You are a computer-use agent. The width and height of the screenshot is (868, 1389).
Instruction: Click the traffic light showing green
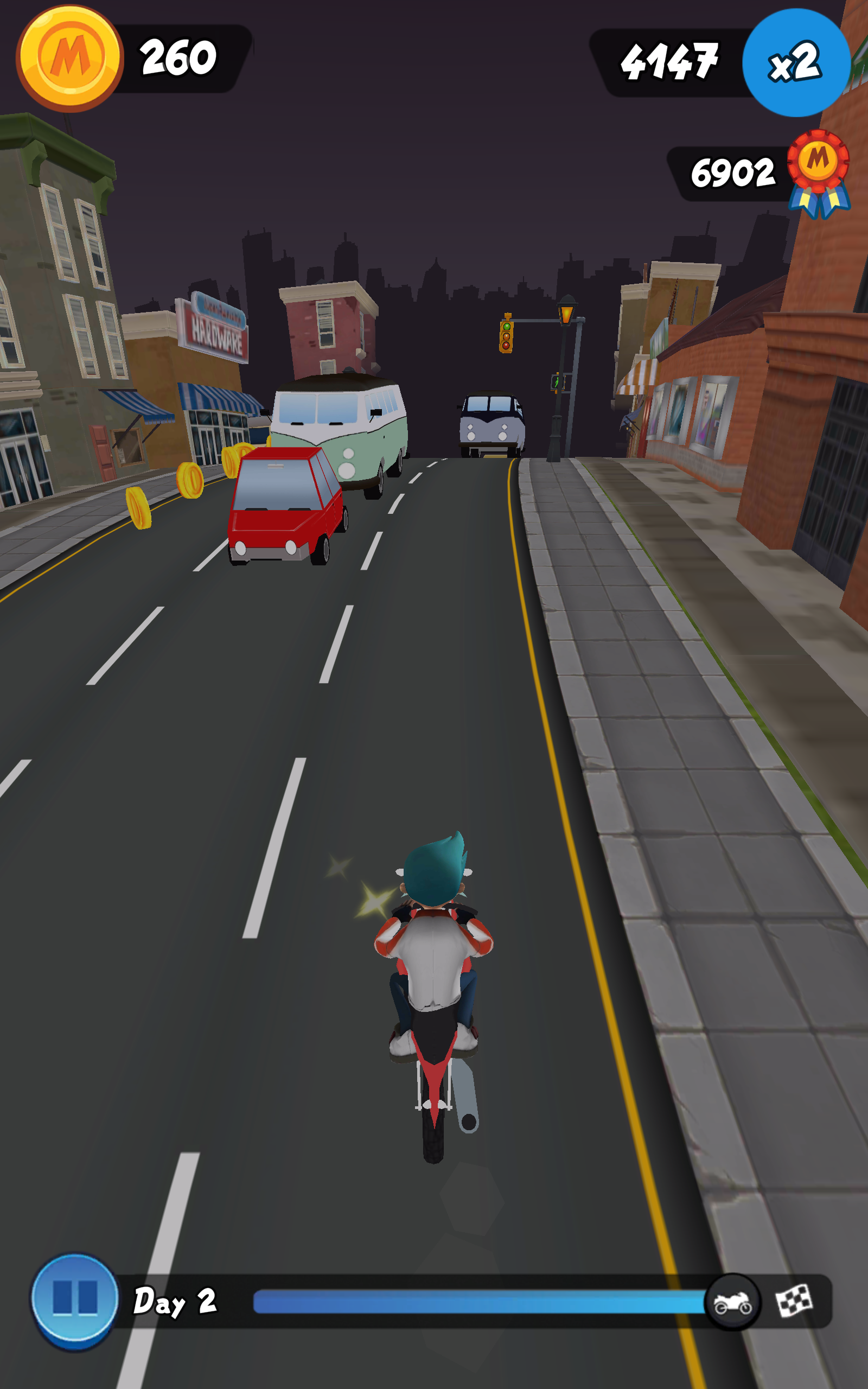(x=507, y=336)
